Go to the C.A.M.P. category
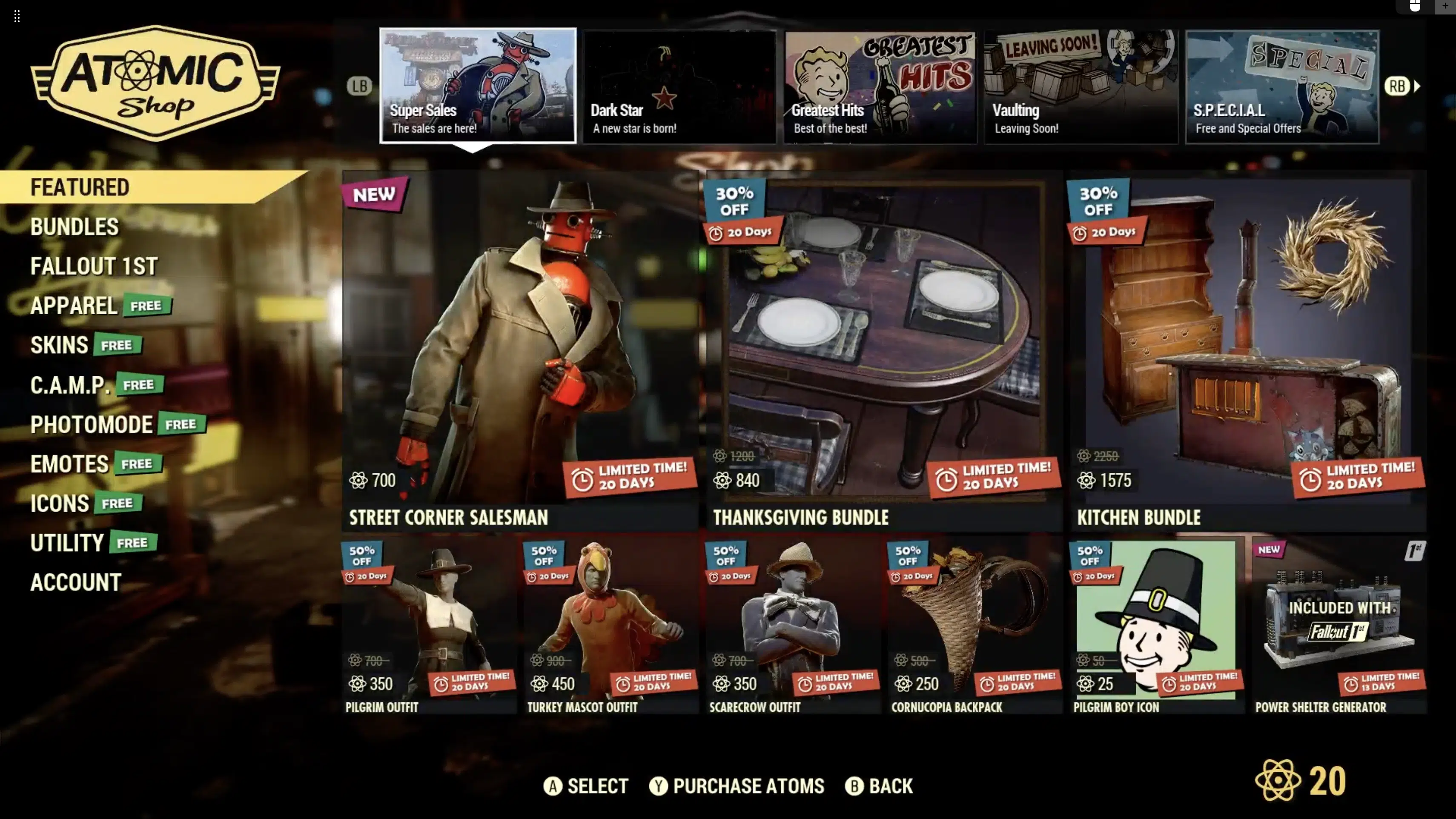The height and width of the screenshot is (819, 1456). (69, 385)
